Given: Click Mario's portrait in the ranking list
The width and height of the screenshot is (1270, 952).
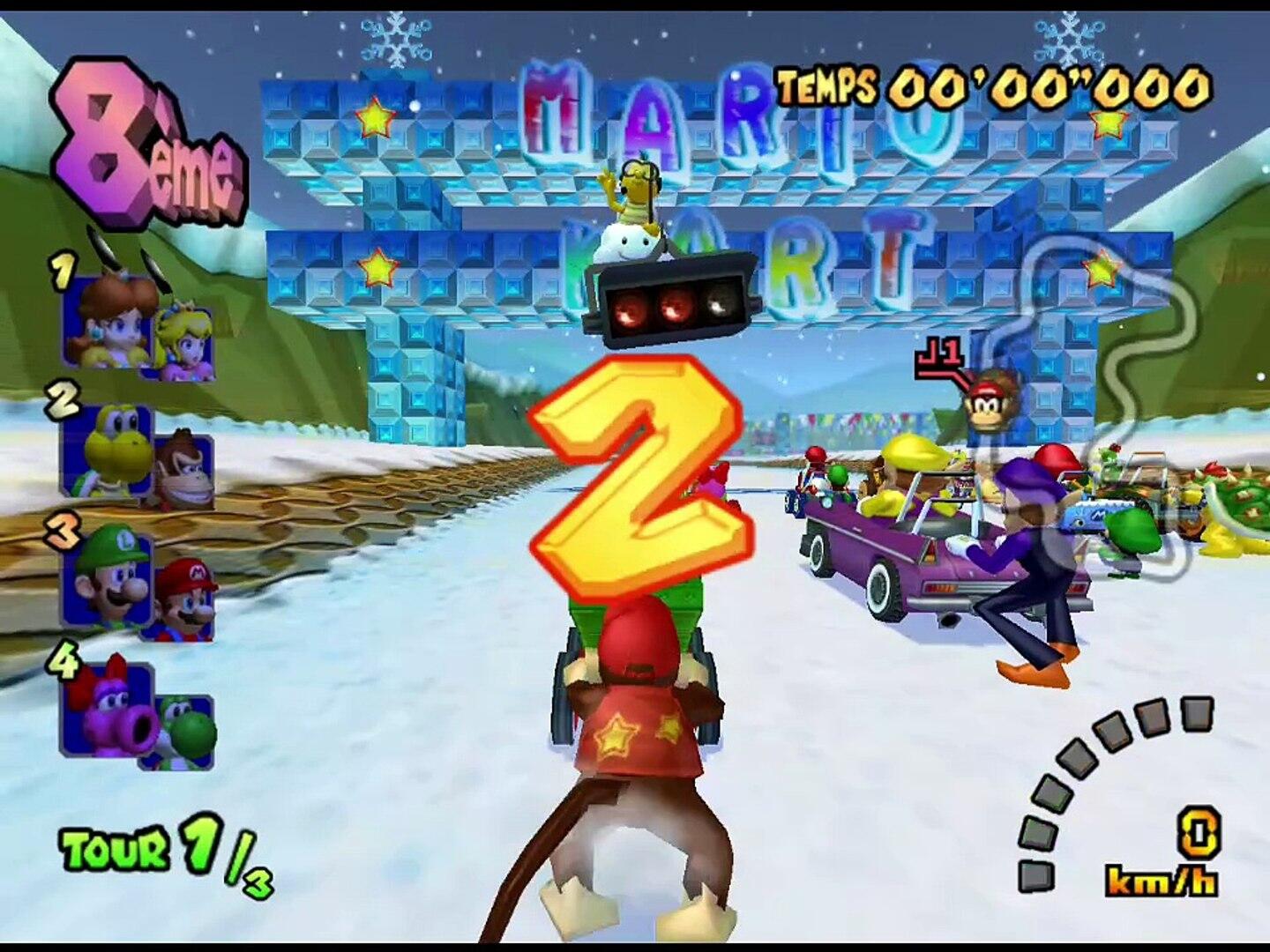Looking at the screenshot, I should point(186,599).
